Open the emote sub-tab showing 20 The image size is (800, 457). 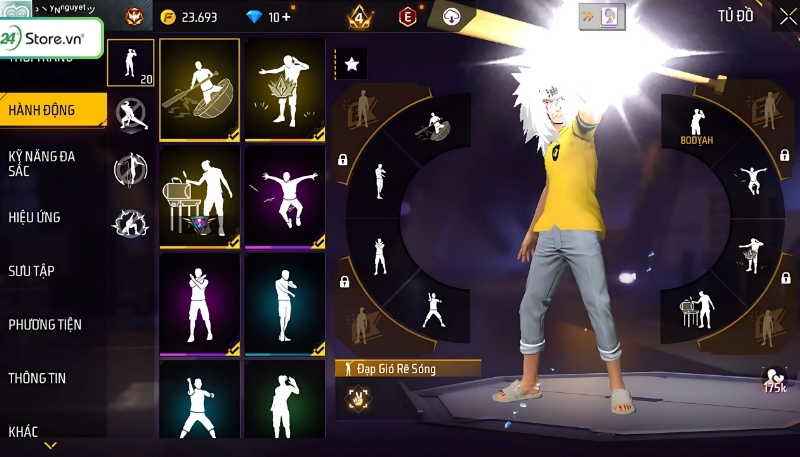[131, 63]
